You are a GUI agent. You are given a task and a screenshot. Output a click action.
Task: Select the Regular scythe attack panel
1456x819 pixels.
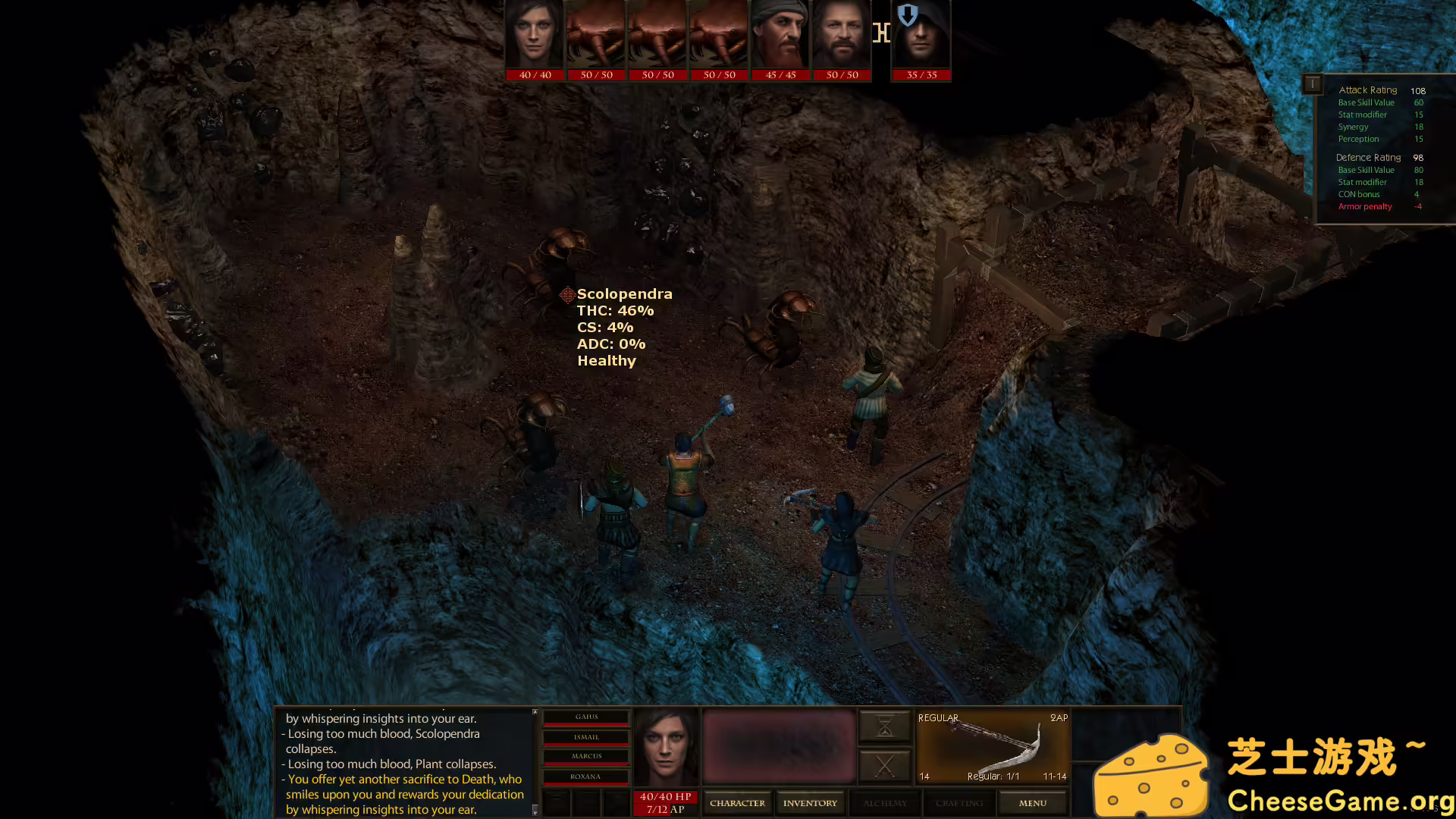[x=993, y=747]
